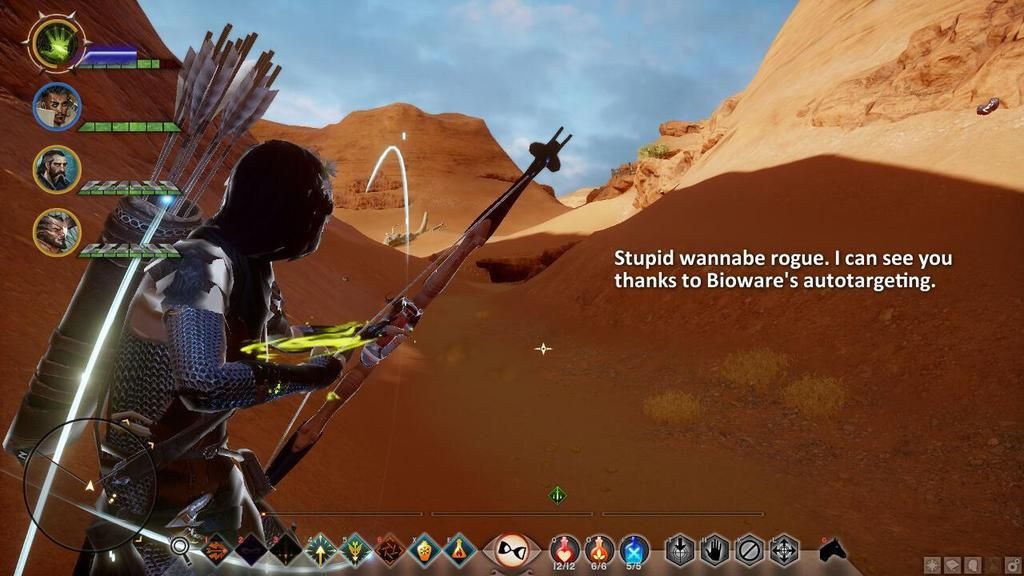This screenshot has width=1024, height=576.
Task: Select the crossed-circle disengage command
Action: (749, 549)
